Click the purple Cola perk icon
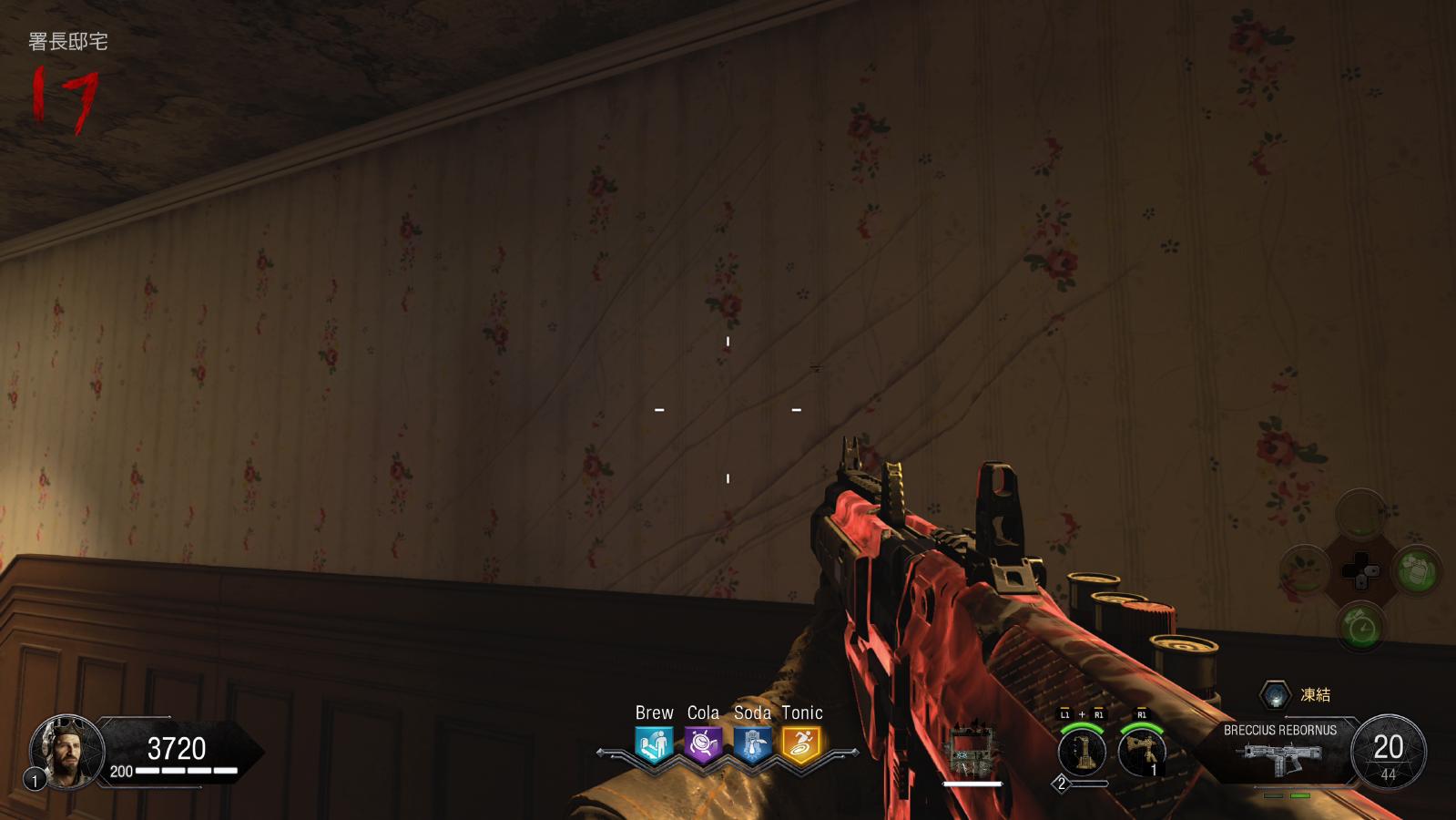 [x=703, y=744]
